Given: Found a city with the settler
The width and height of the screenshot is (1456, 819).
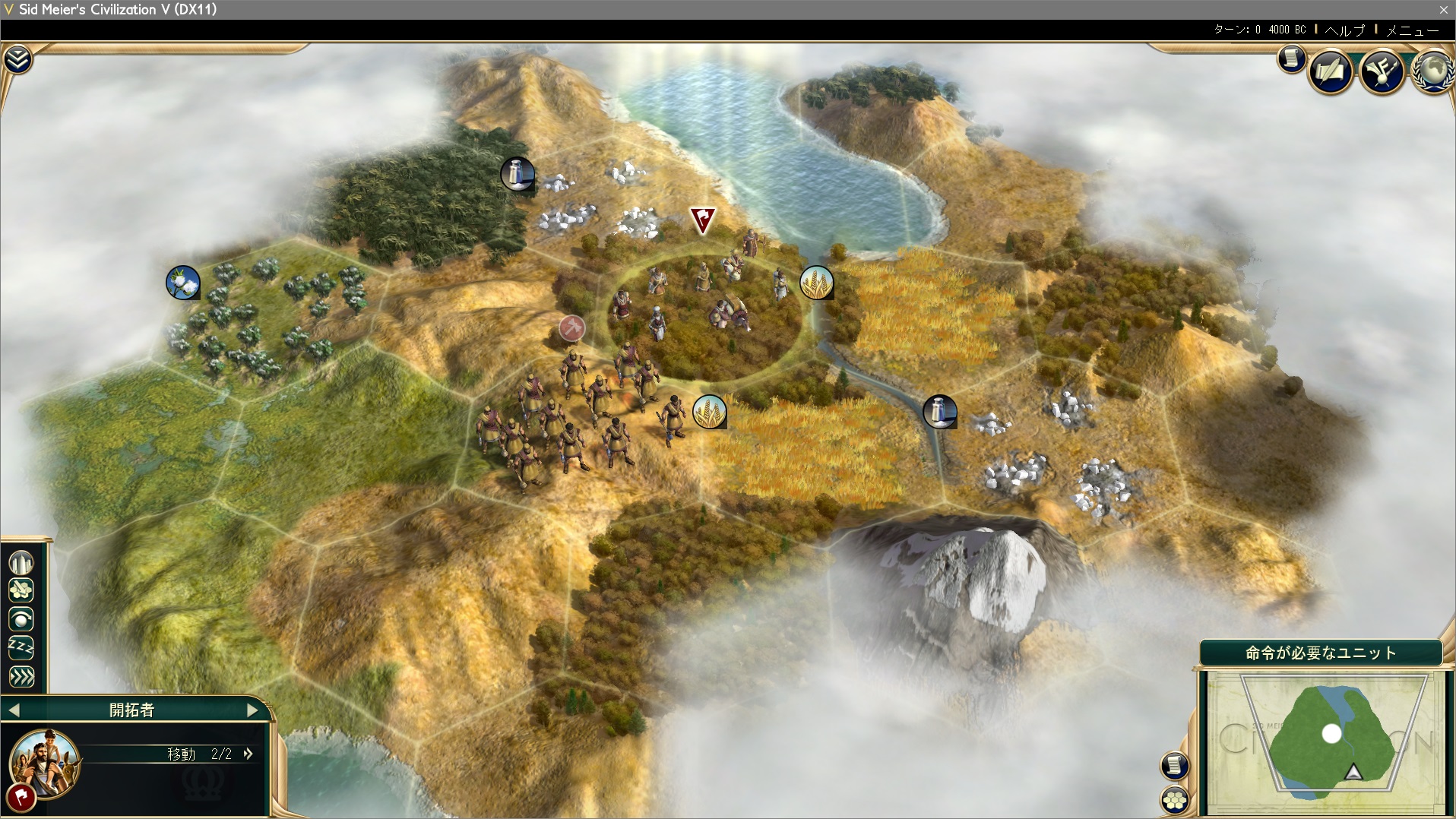Looking at the screenshot, I should coord(22,563).
